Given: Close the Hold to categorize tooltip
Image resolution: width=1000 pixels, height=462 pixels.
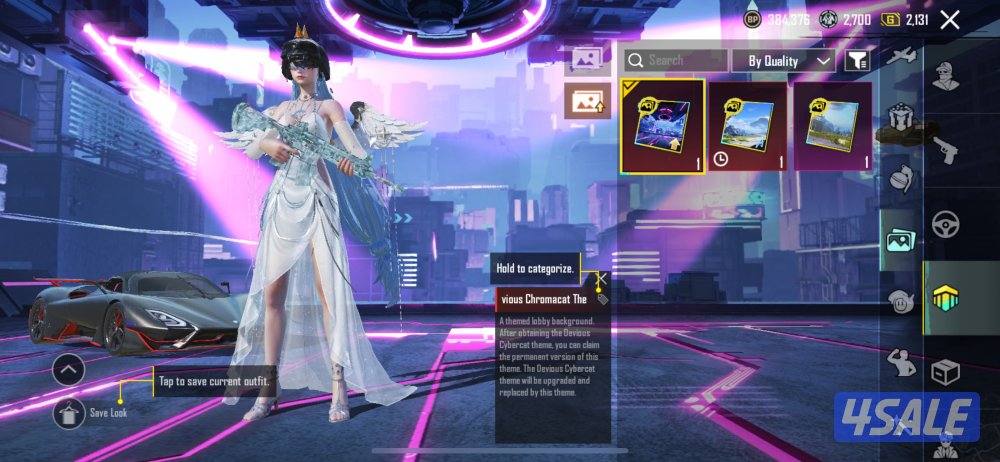Looking at the screenshot, I should tap(602, 277).
